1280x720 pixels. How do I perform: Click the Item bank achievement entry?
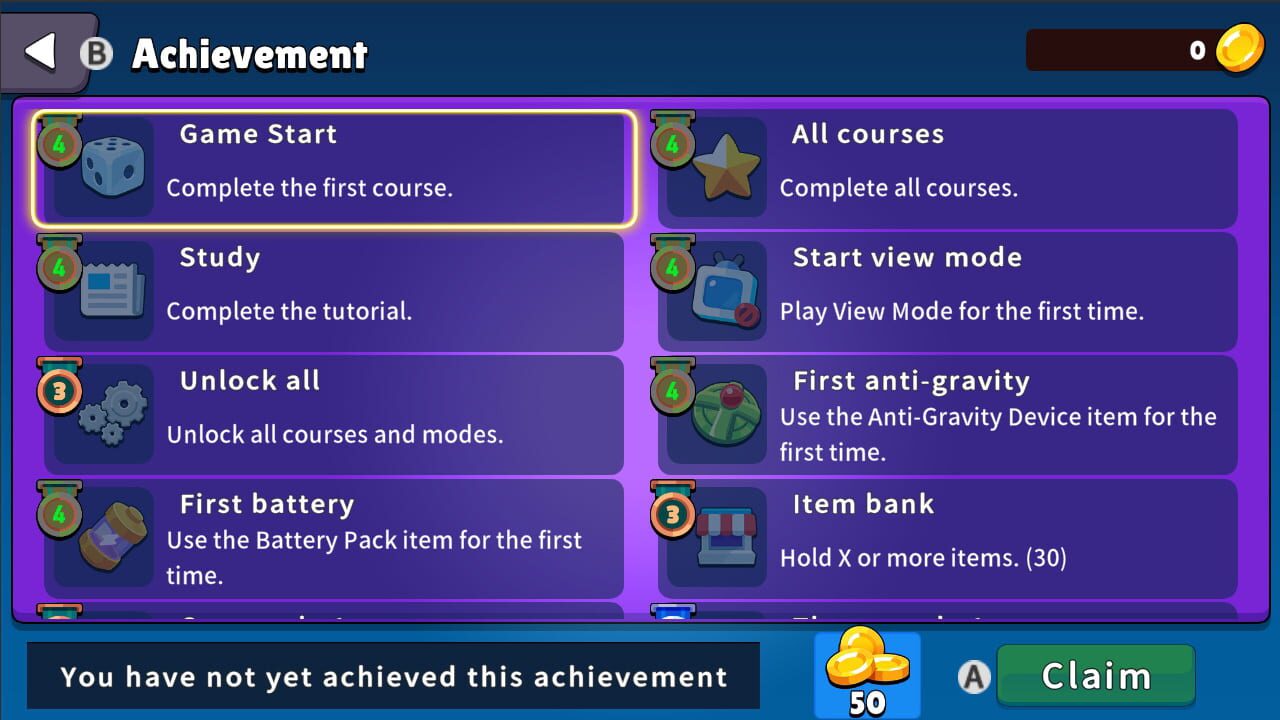pos(950,538)
